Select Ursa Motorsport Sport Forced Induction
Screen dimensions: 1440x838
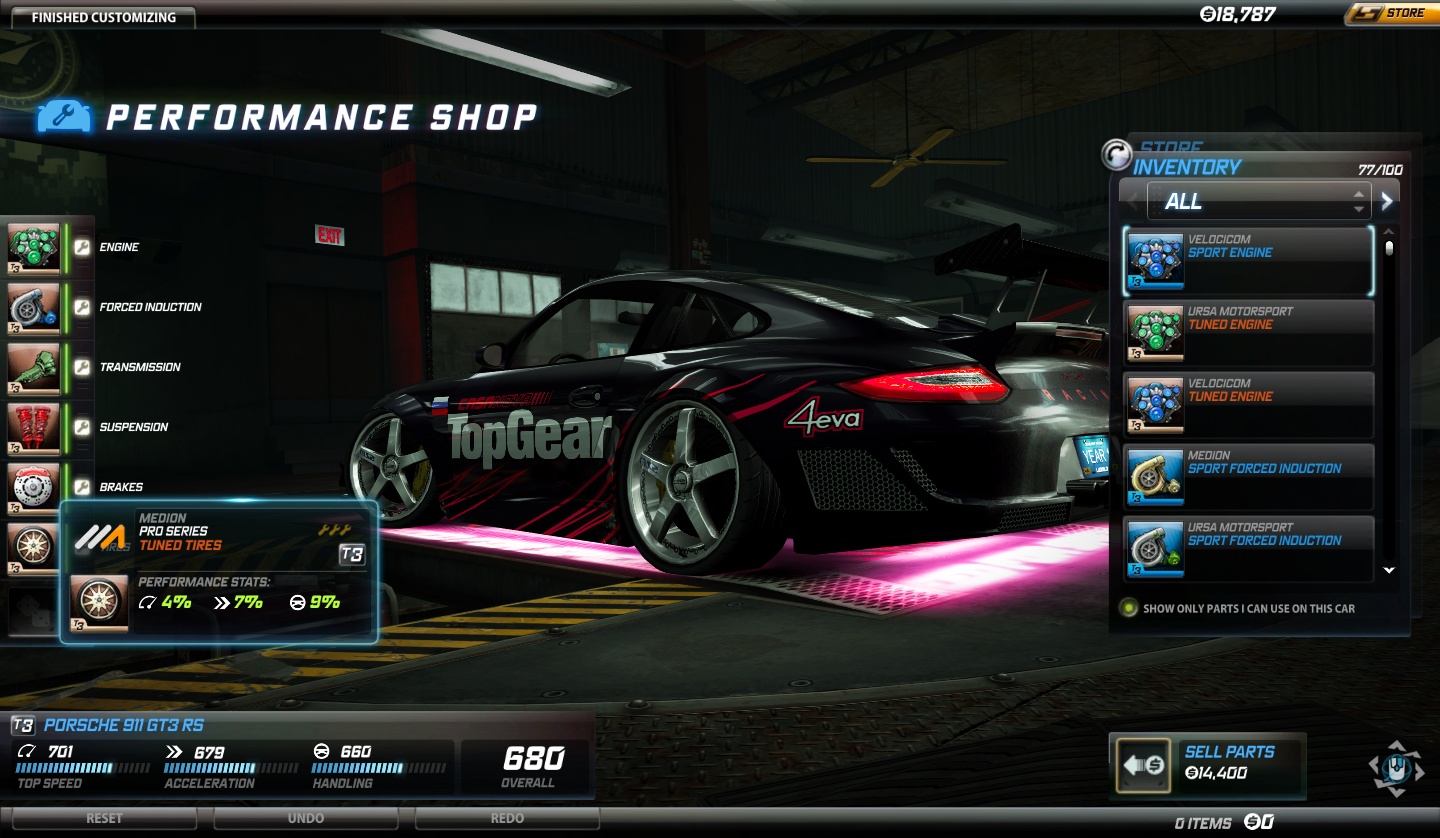click(1248, 549)
